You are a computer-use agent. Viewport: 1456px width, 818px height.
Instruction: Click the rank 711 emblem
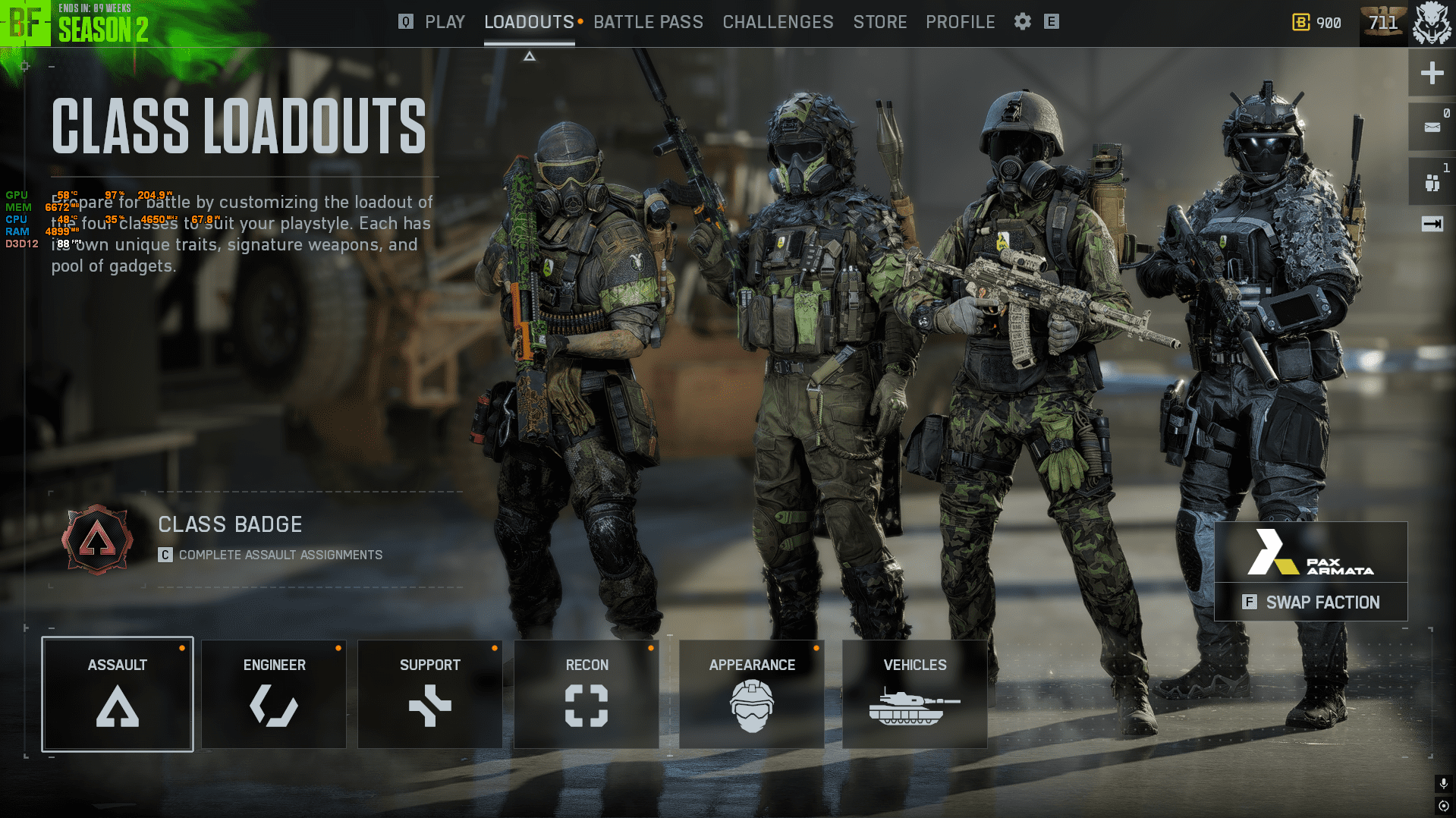(1383, 22)
